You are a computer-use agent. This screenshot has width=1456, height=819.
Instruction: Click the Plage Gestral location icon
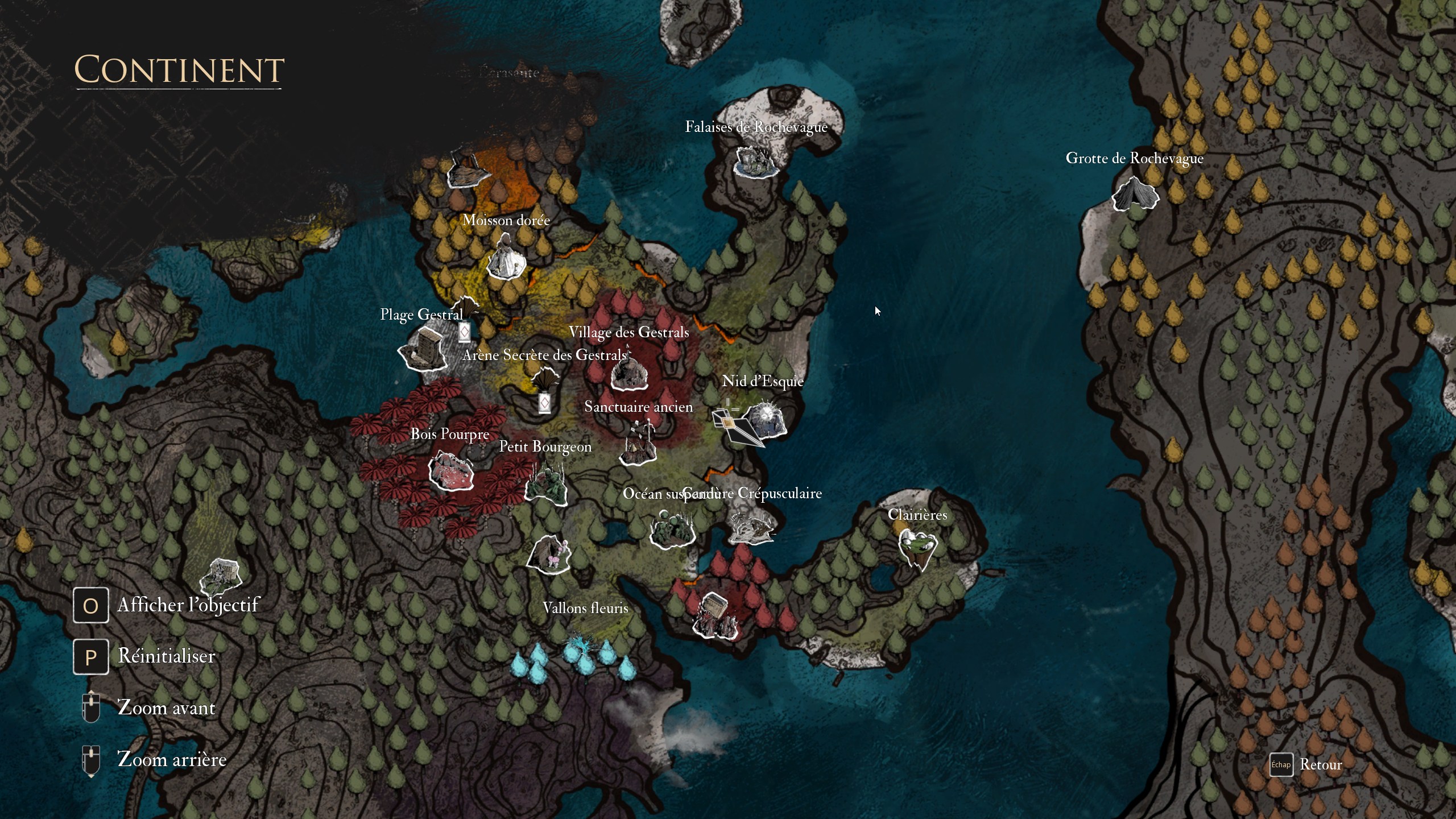click(424, 348)
